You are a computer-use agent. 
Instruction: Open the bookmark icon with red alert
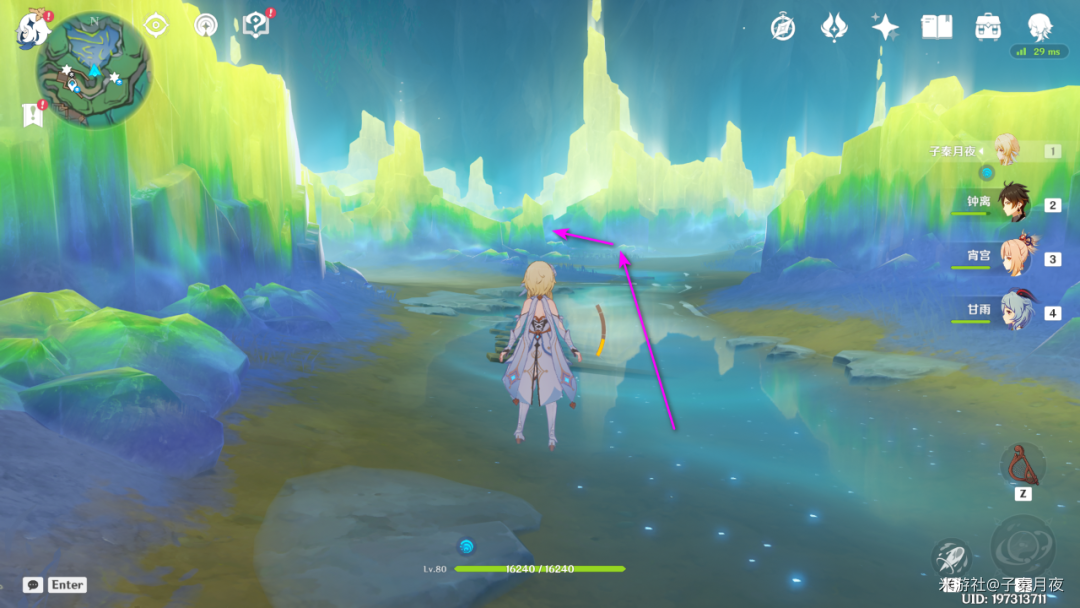coord(32,115)
